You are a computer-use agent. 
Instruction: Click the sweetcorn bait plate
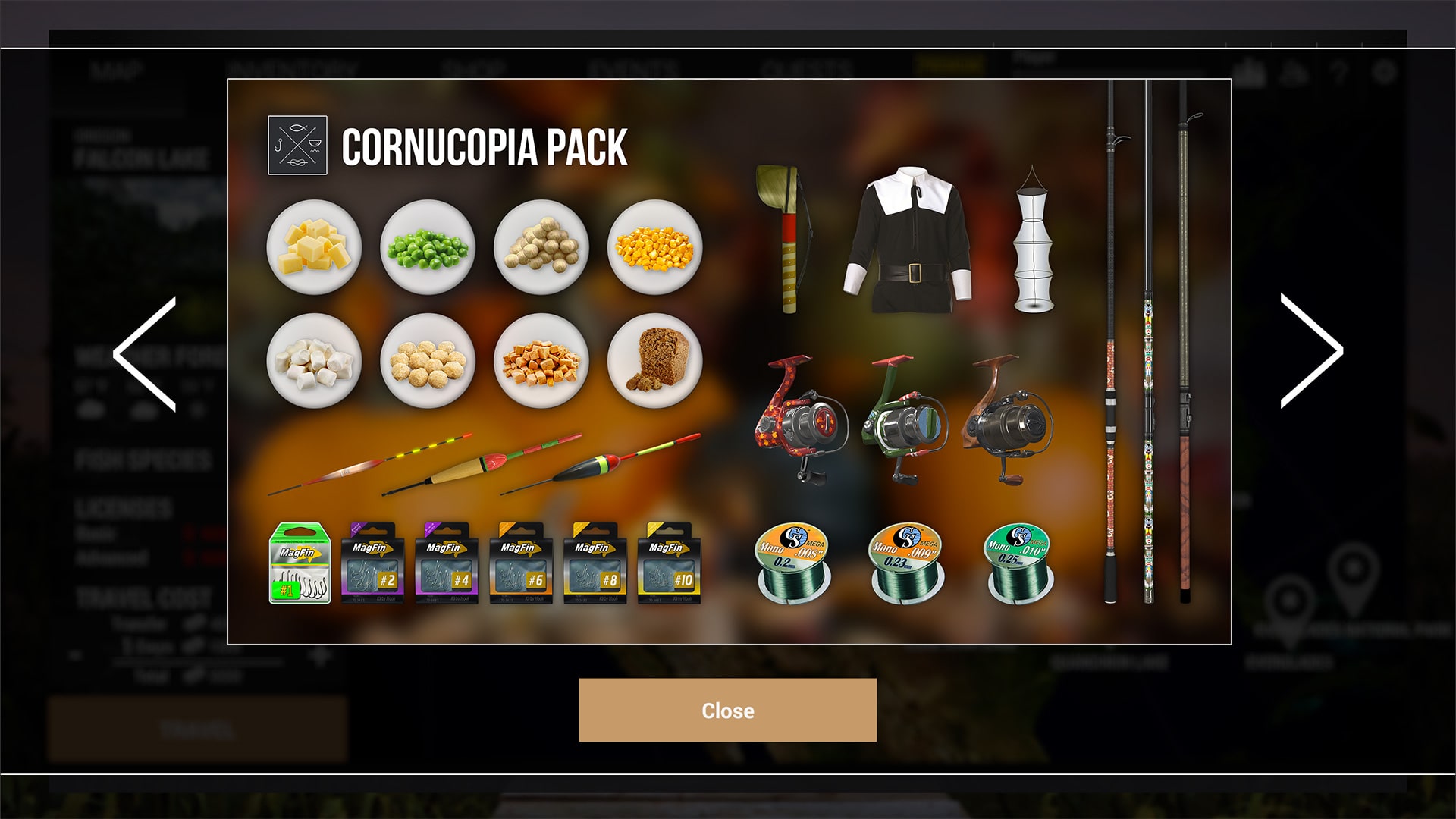click(x=657, y=247)
